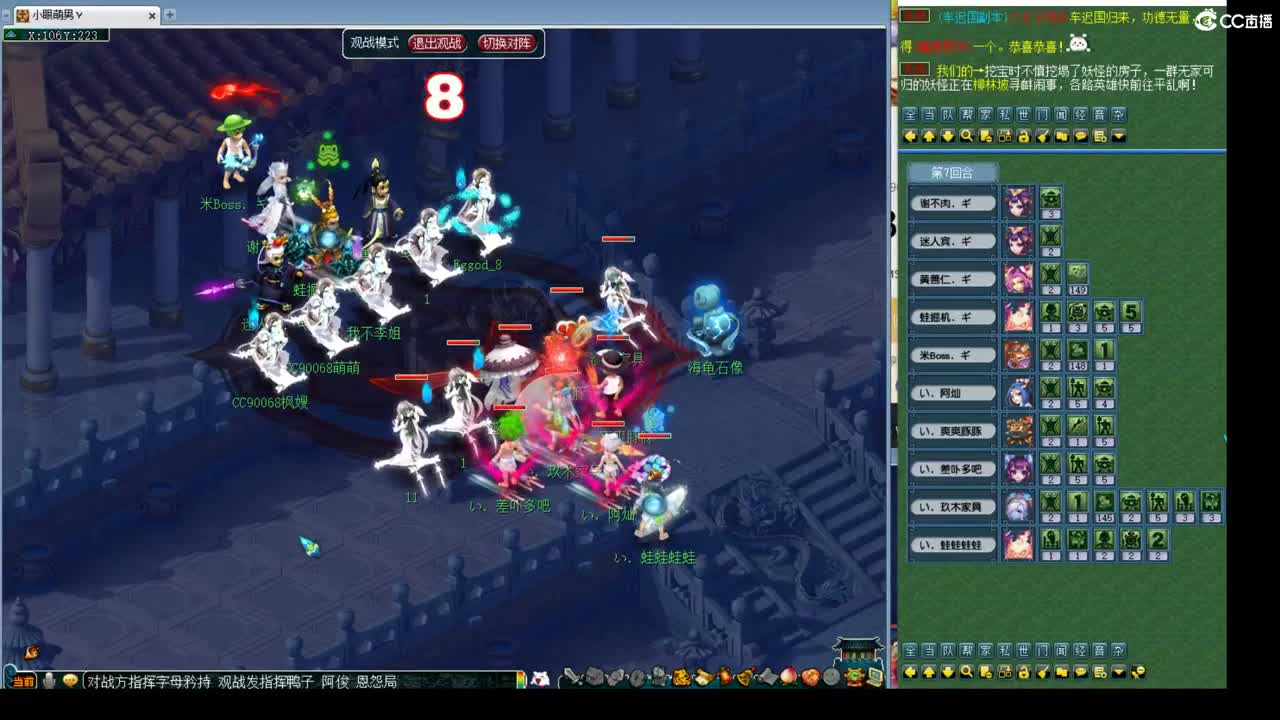Click the rainbow color strip near chat input

coord(522,680)
